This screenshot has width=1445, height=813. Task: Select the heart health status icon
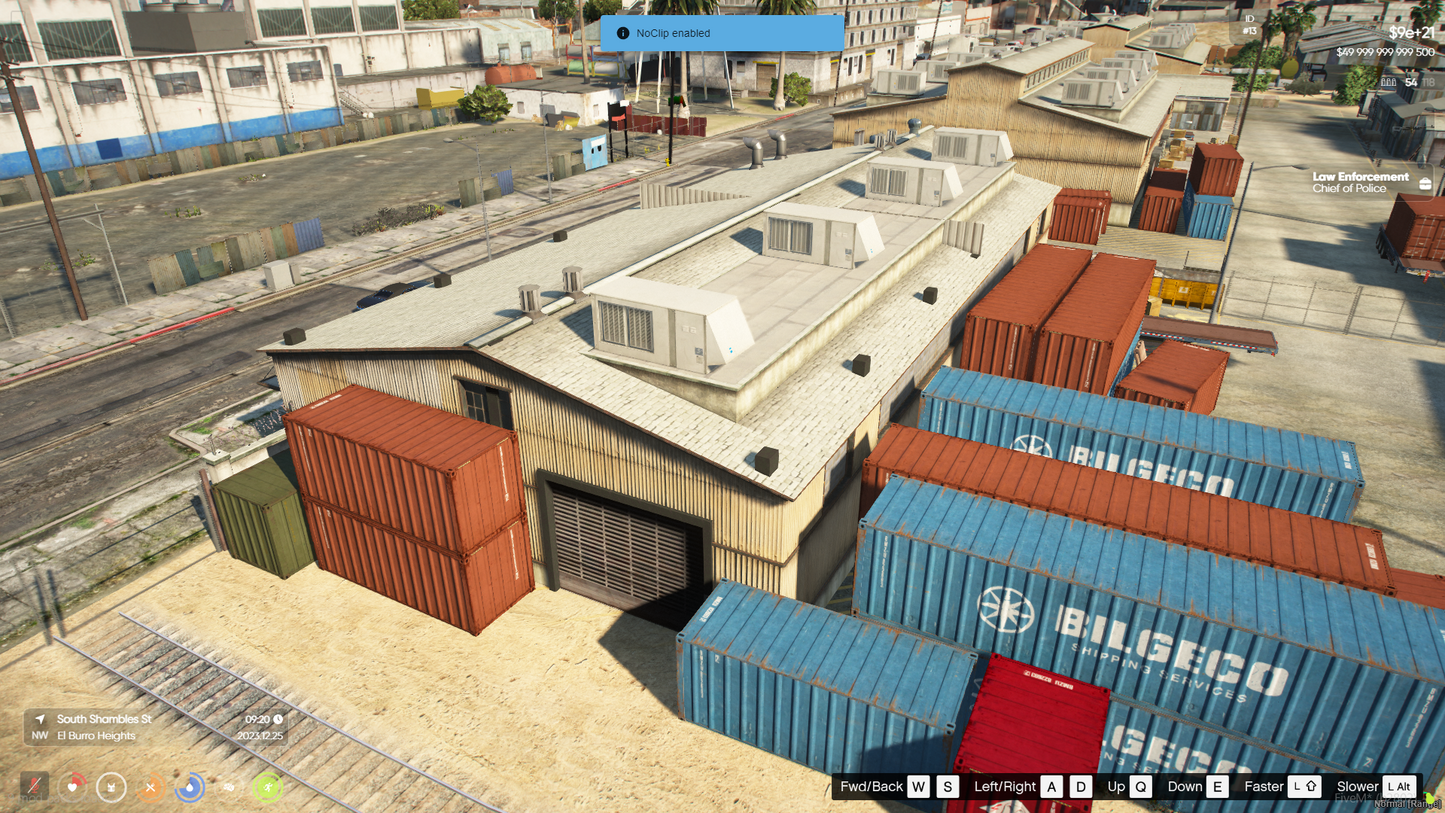coord(73,787)
